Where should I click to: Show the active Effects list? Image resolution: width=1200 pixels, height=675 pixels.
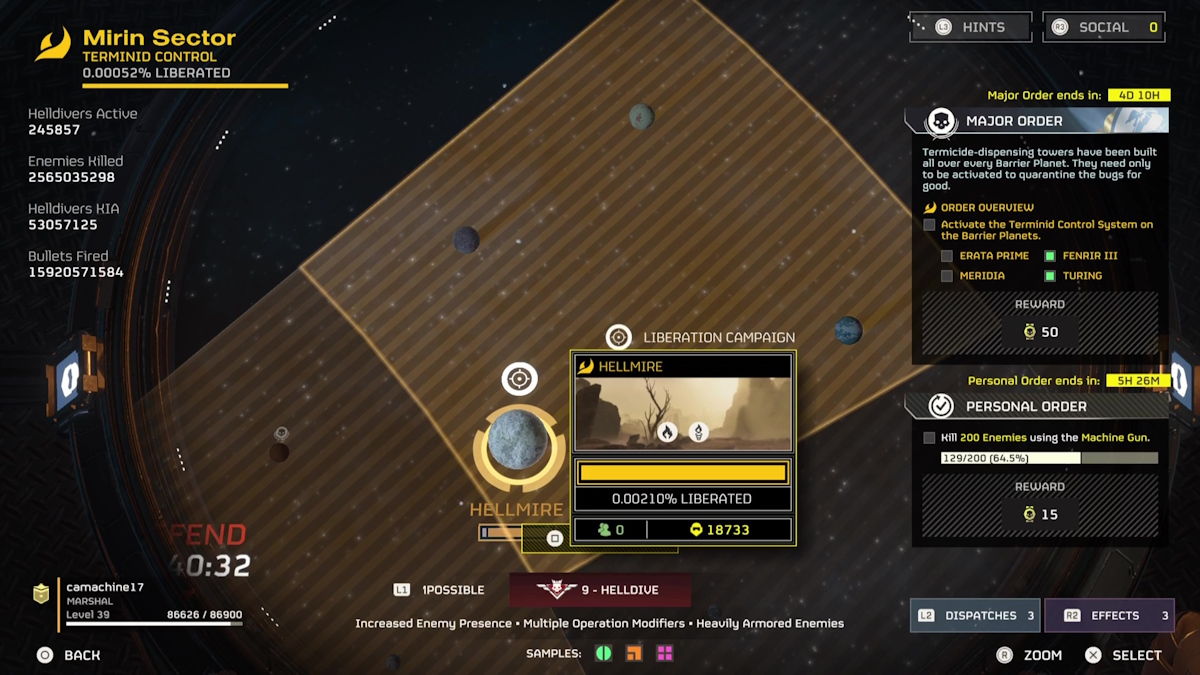tap(1109, 615)
